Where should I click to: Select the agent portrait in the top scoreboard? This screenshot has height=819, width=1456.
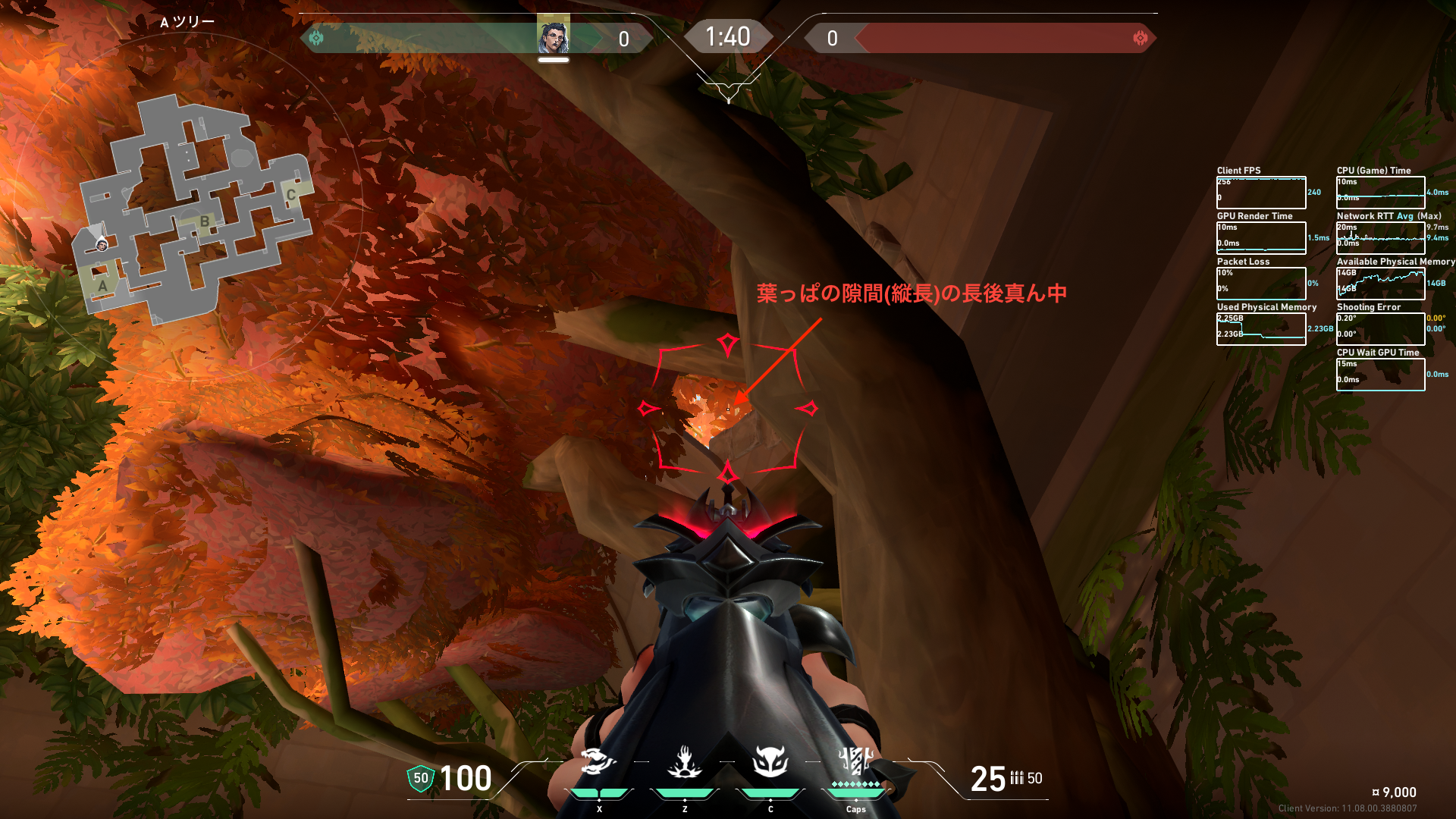553,35
